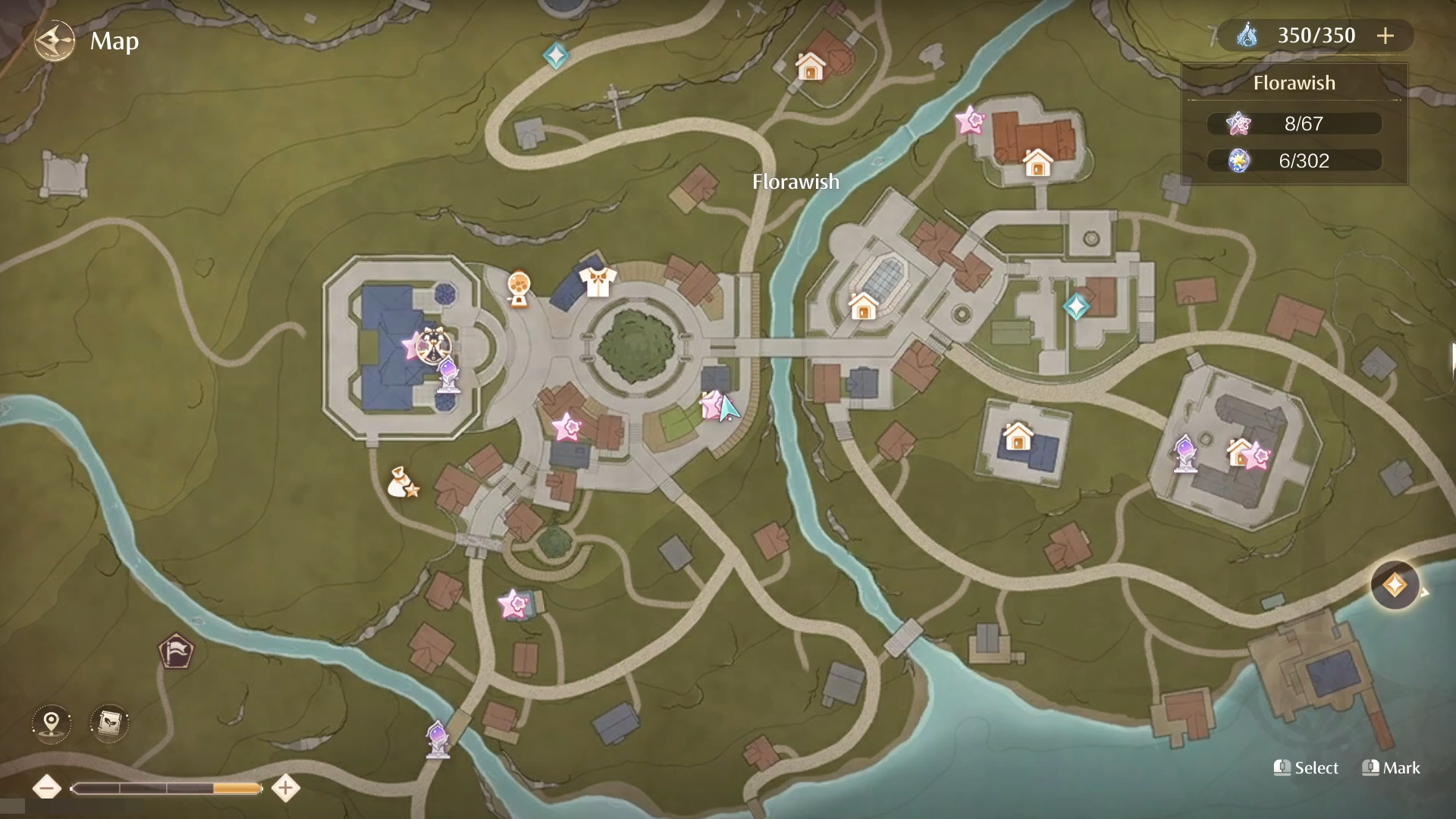
Task: Click the plus button next to the 350/350 energy
Action: tap(1387, 35)
